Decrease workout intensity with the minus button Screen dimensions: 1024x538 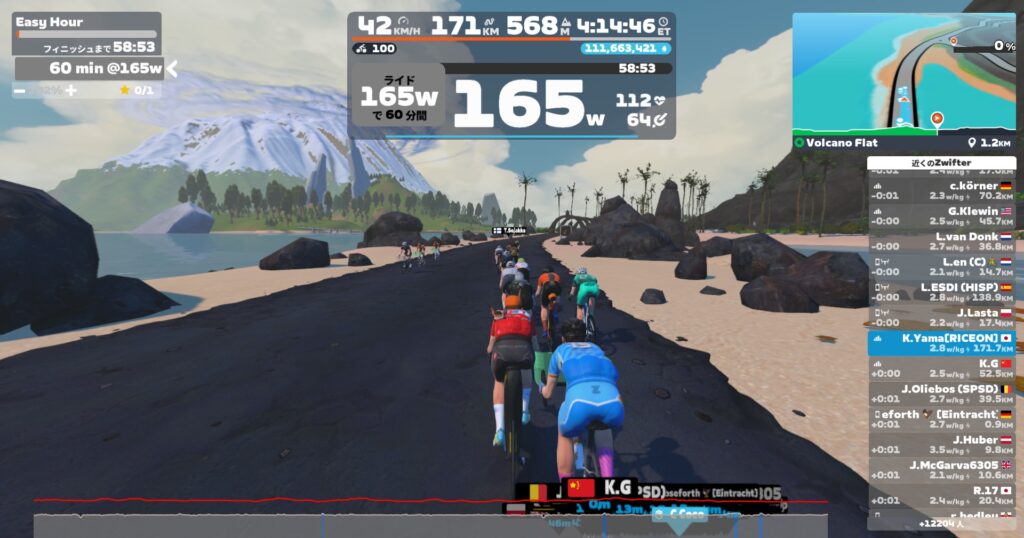[20, 90]
